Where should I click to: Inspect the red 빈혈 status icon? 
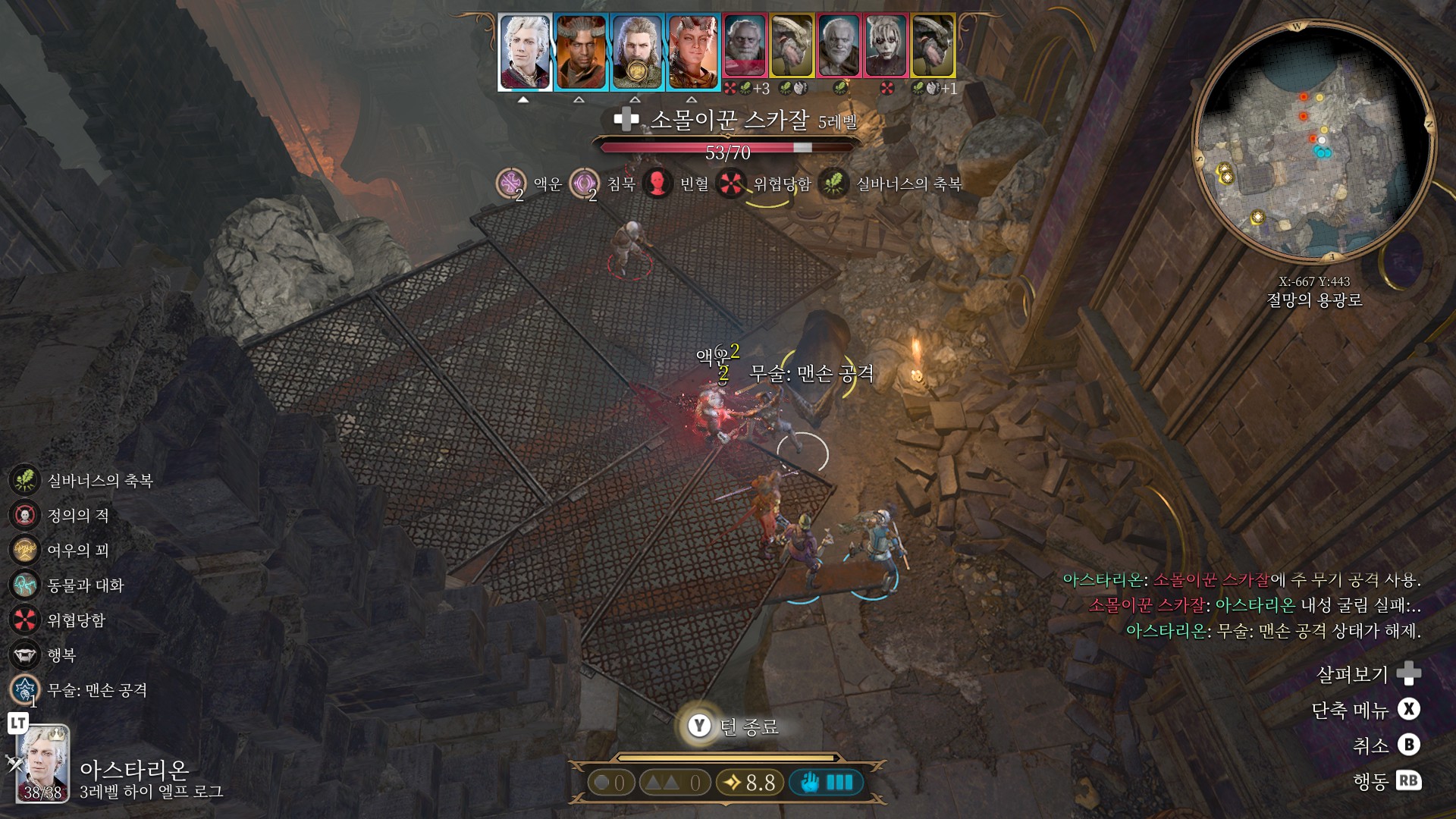point(657,184)
